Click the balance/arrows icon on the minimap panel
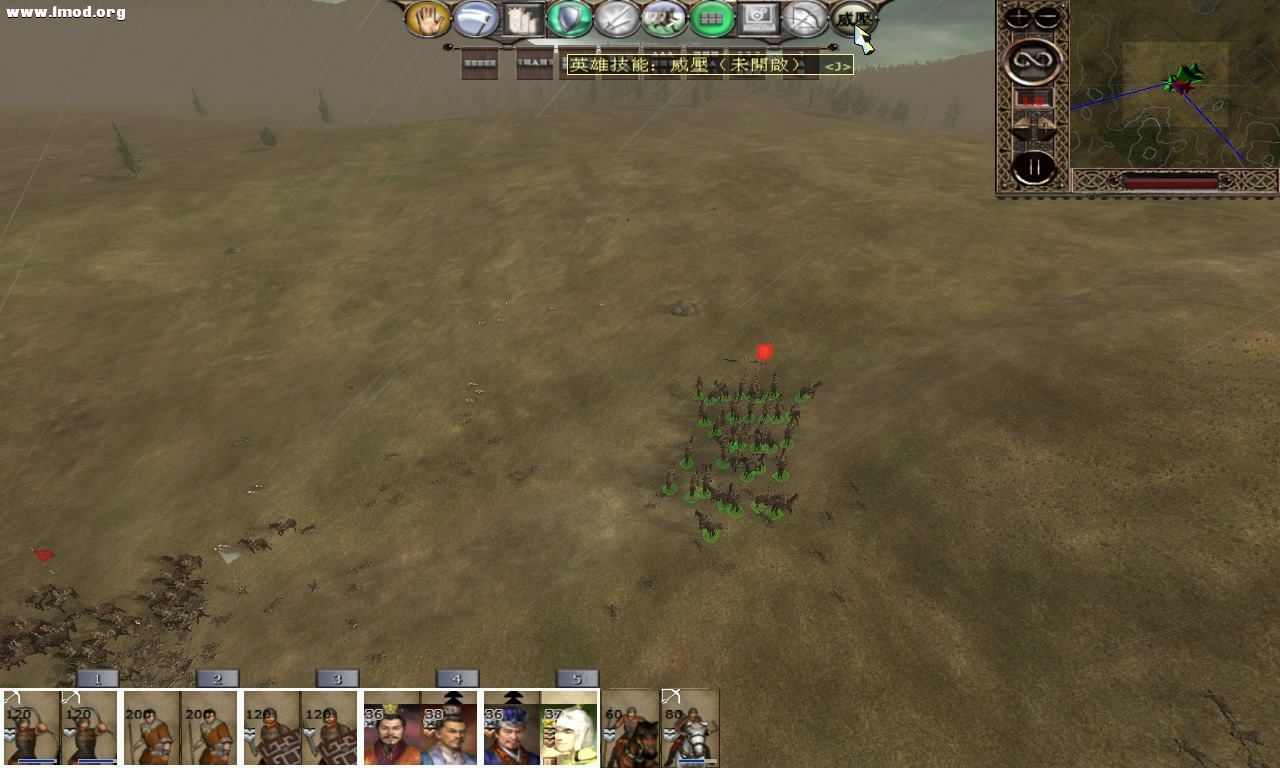The height and width of the screenshot is (768, 1280). tap(1033, 127)
